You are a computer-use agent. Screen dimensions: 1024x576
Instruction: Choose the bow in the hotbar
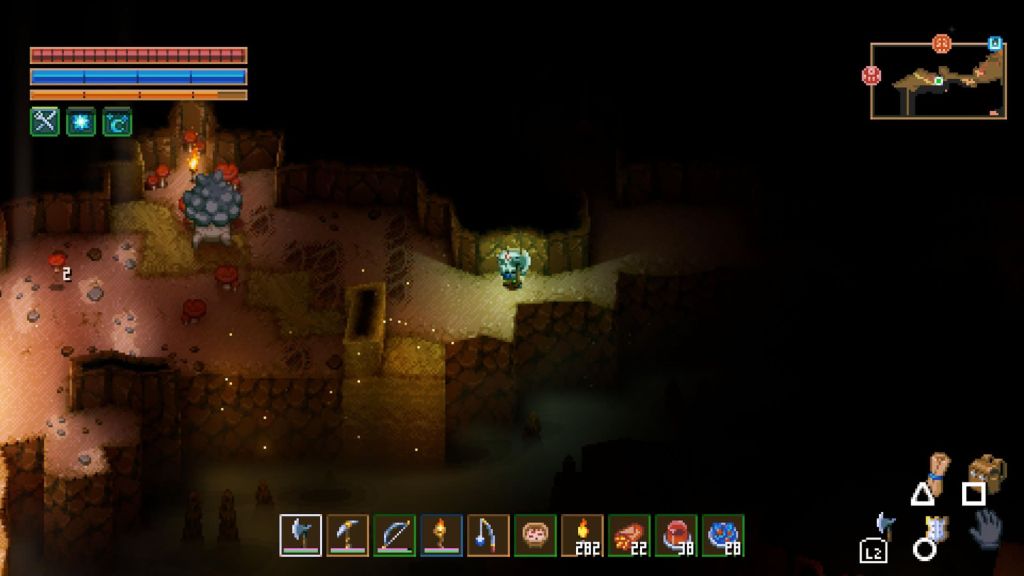coord(394,535)
